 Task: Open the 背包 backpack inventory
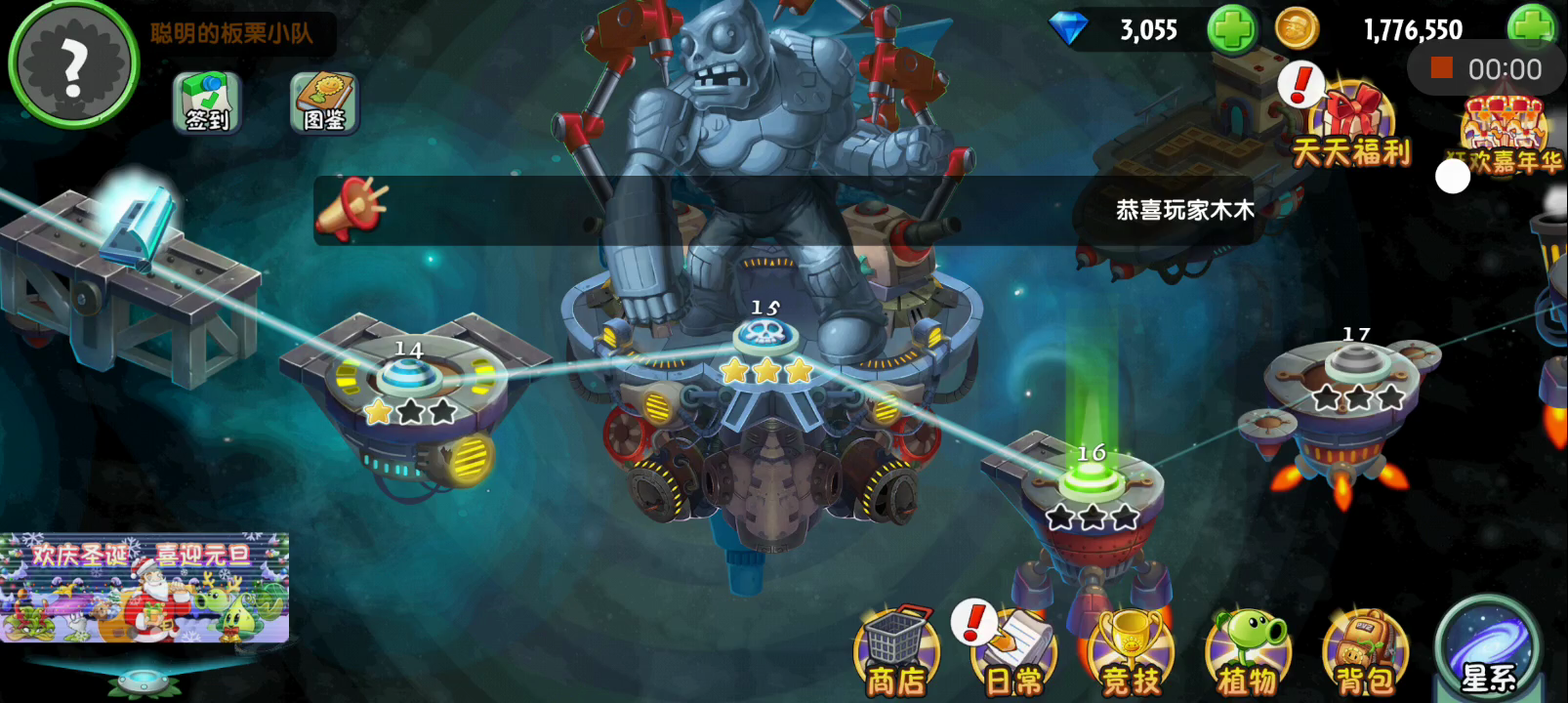(1365, 653)
